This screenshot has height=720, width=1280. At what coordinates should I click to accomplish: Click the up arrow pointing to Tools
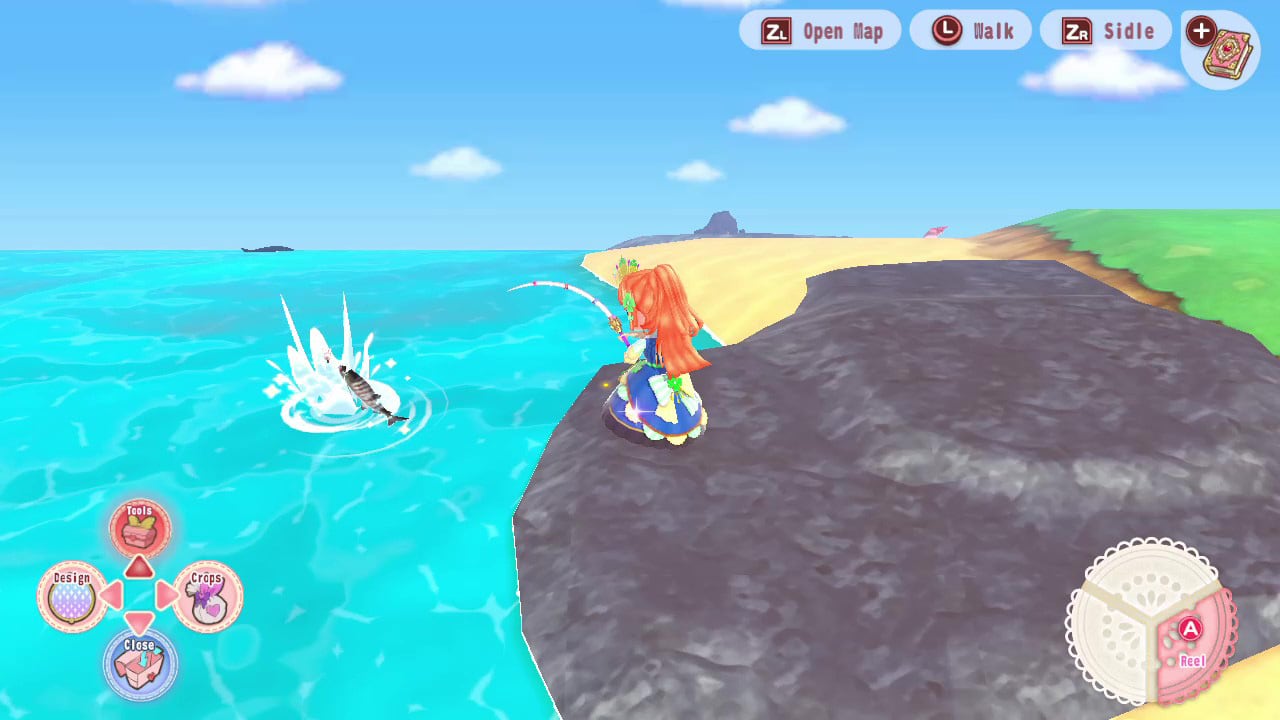point(140,565)
